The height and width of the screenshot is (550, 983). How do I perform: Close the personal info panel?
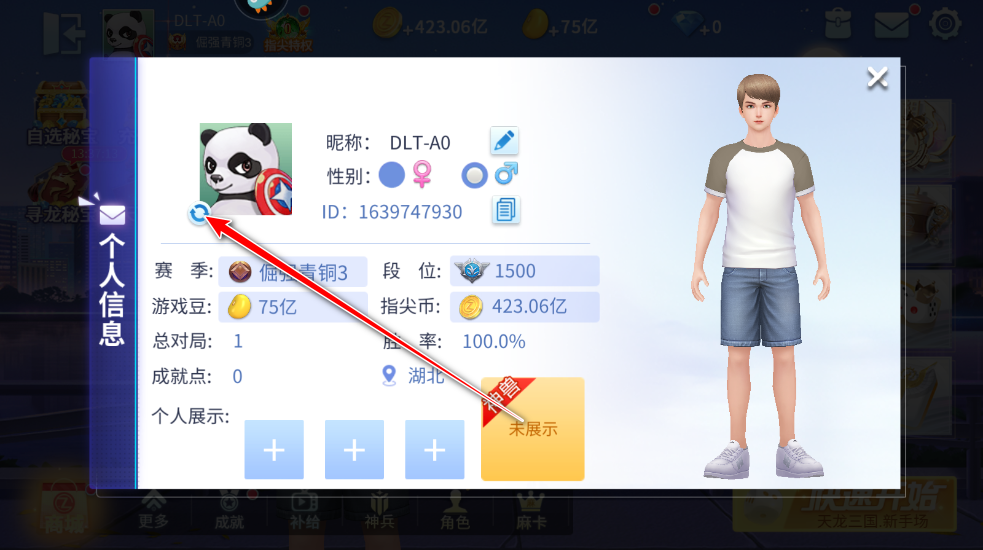[877, 78]
